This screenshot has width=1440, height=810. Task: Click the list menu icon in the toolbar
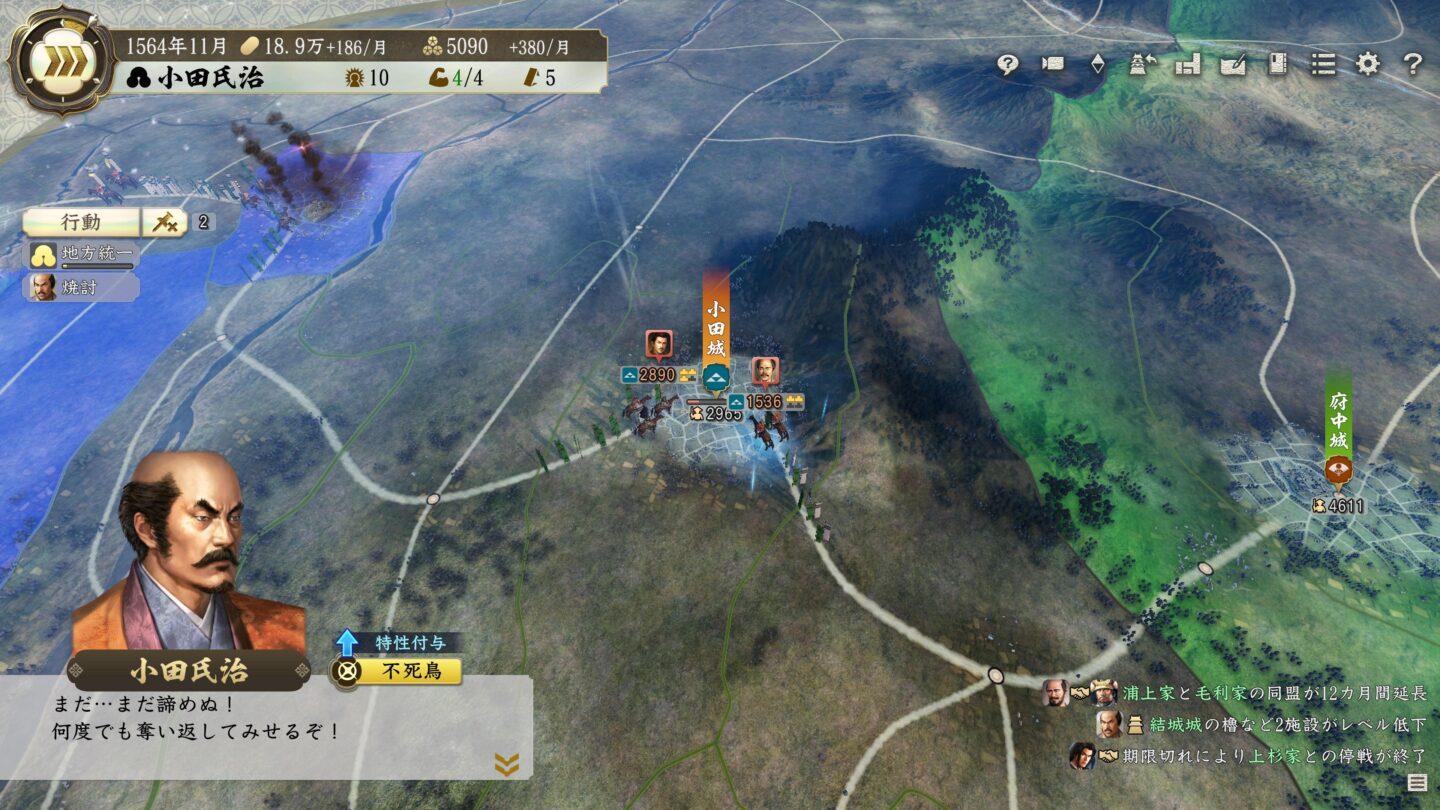point(1322,64)
